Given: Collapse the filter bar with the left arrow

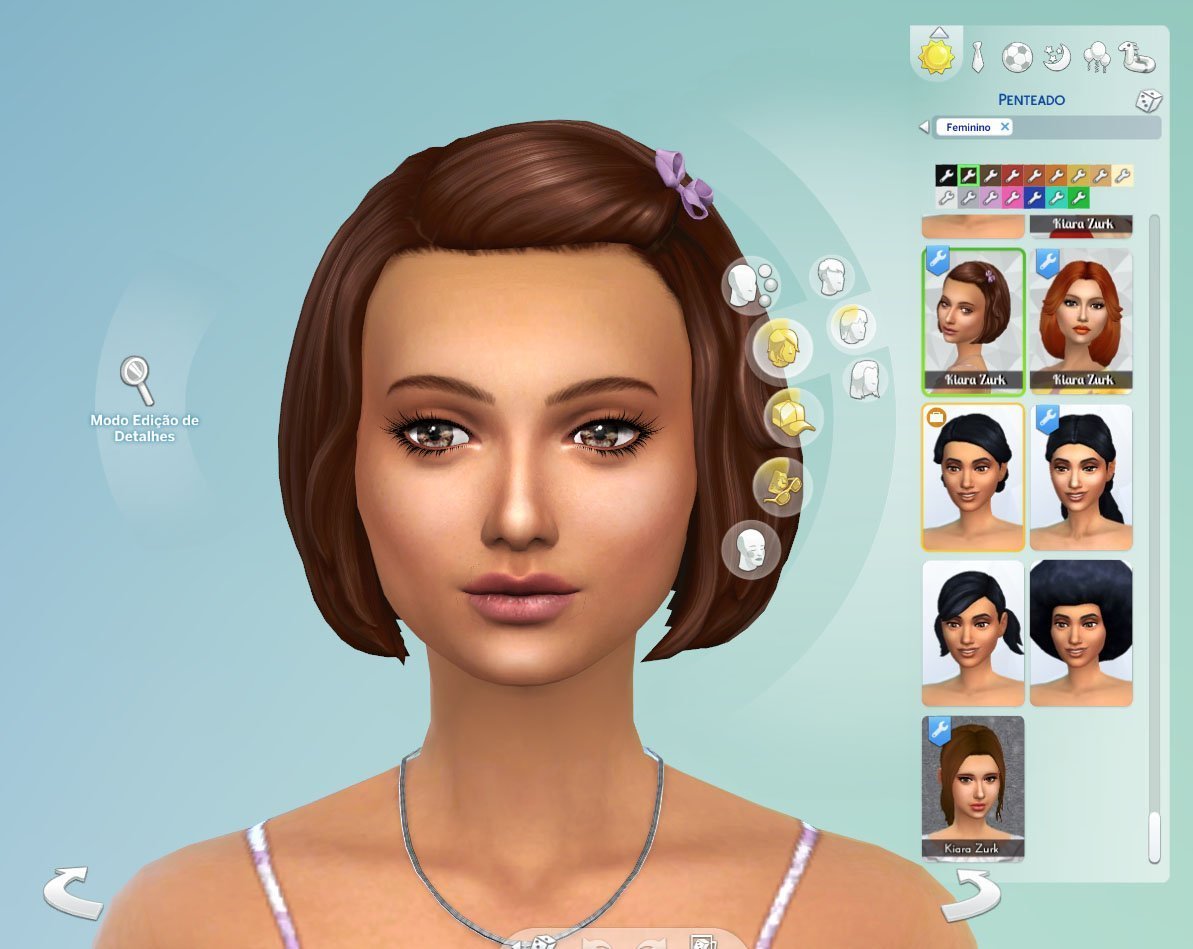Looking at the screenshot, I should point(924,128).
